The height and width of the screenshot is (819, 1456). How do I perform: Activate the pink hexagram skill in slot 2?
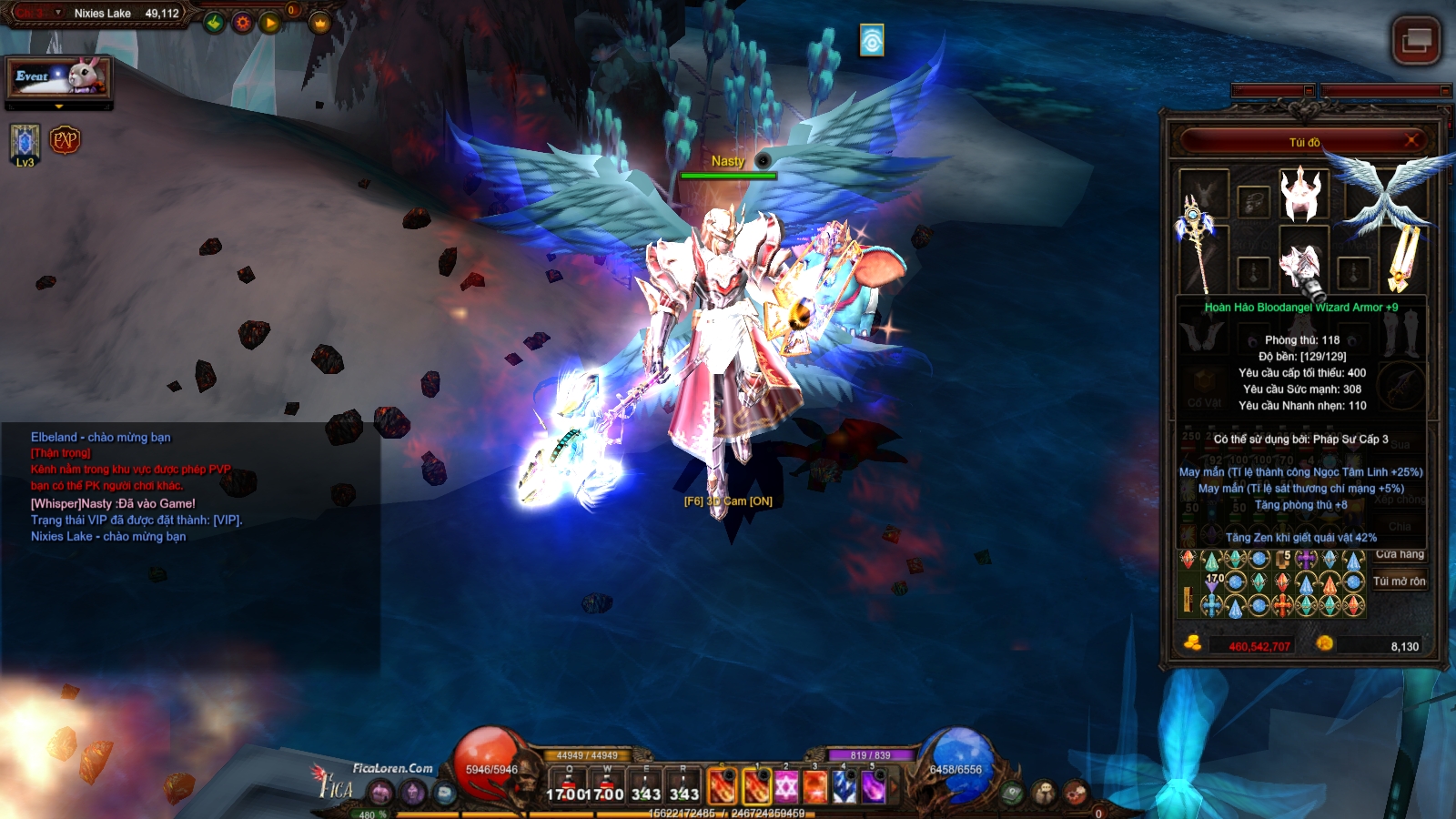(786, 786)
